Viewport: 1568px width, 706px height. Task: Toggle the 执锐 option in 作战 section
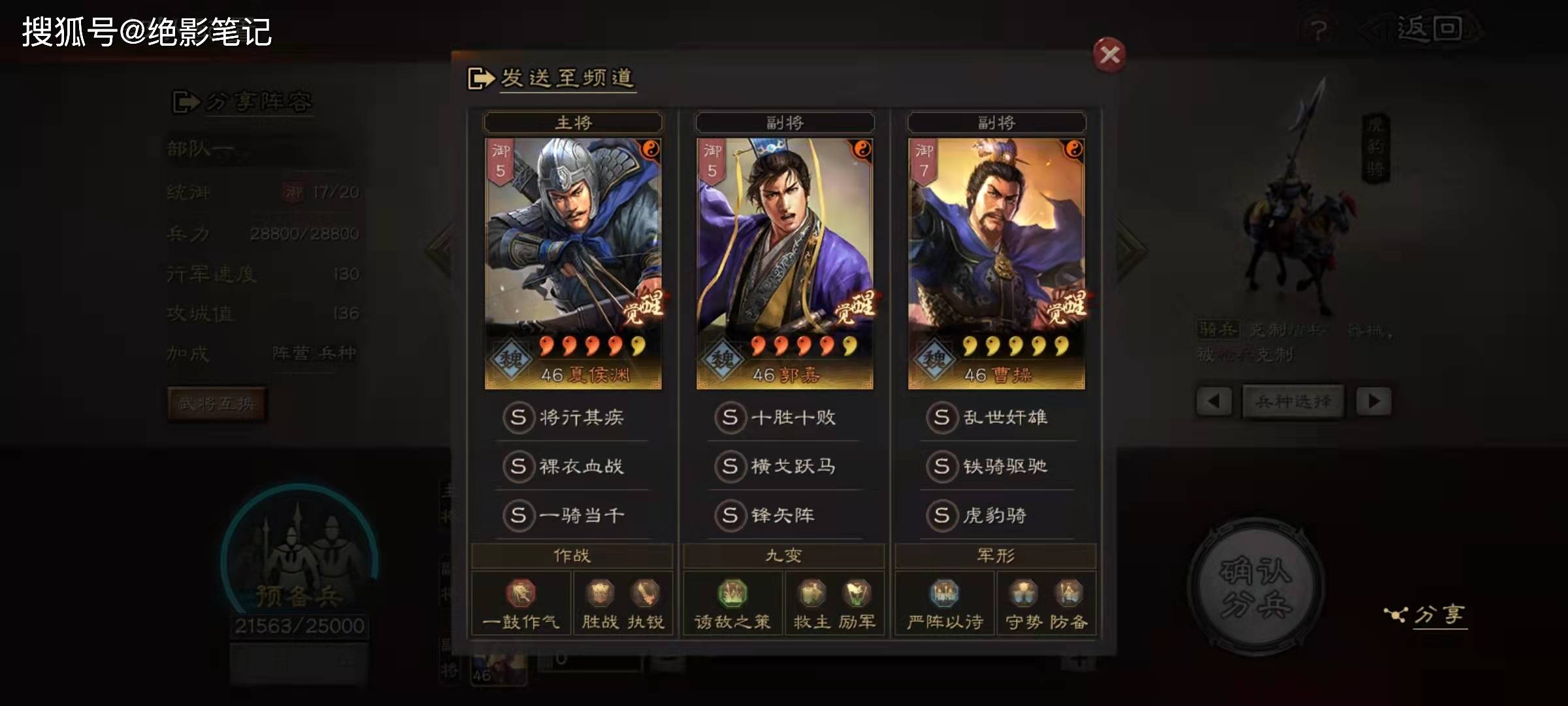coord(645,594)
